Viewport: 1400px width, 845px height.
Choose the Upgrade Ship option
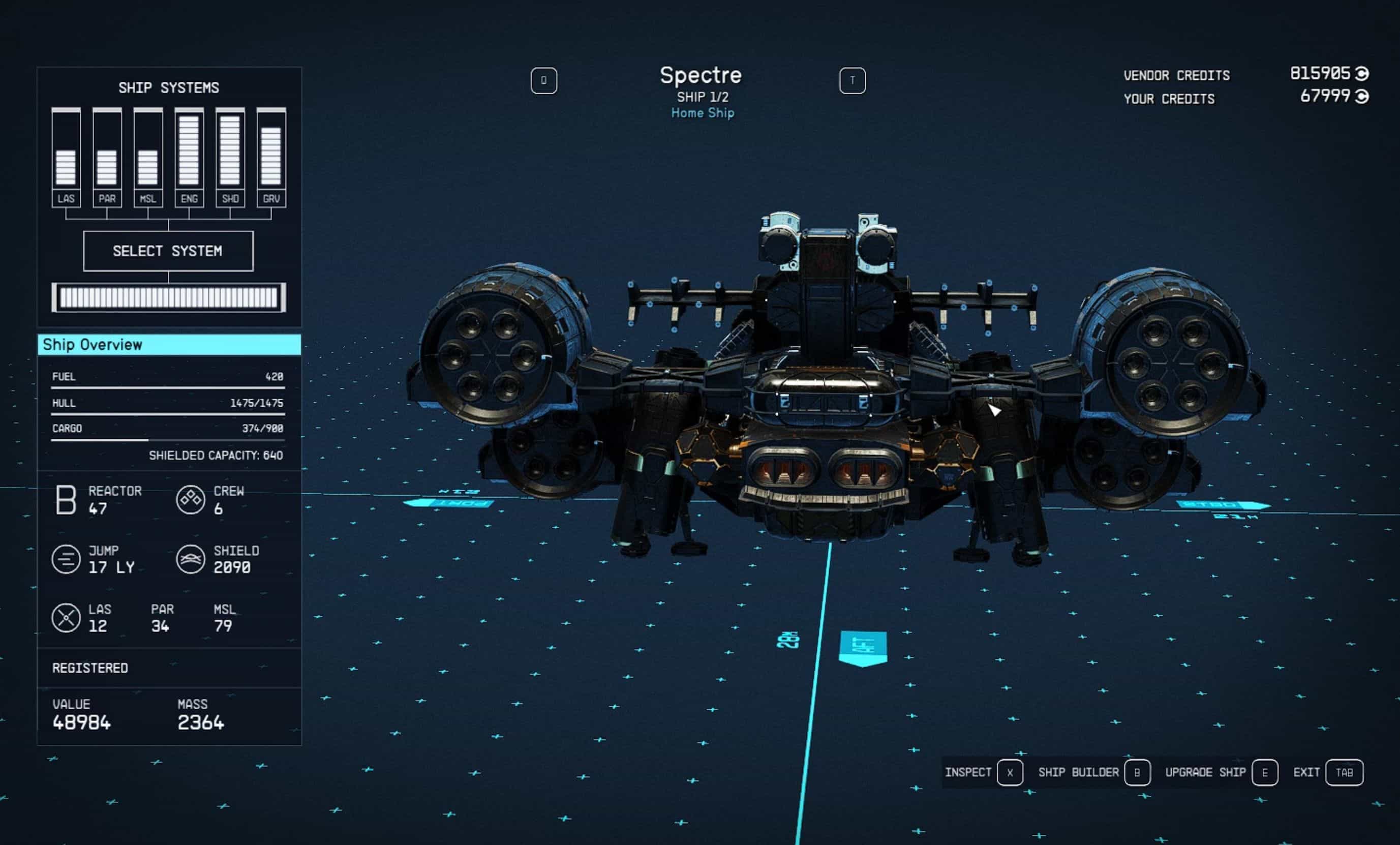click(x=1221, y=772)
